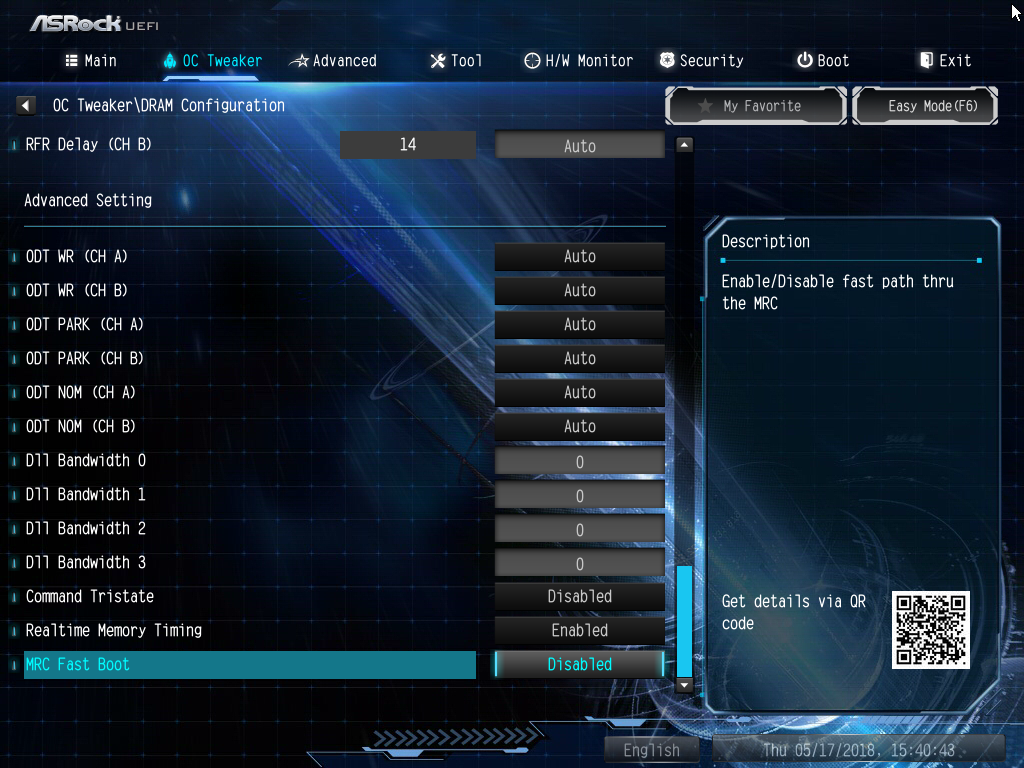Image resolution: width=1024 pixels, height=768 pixels.
Task: Open My Favorite list
Action: (x=757, y=106)
